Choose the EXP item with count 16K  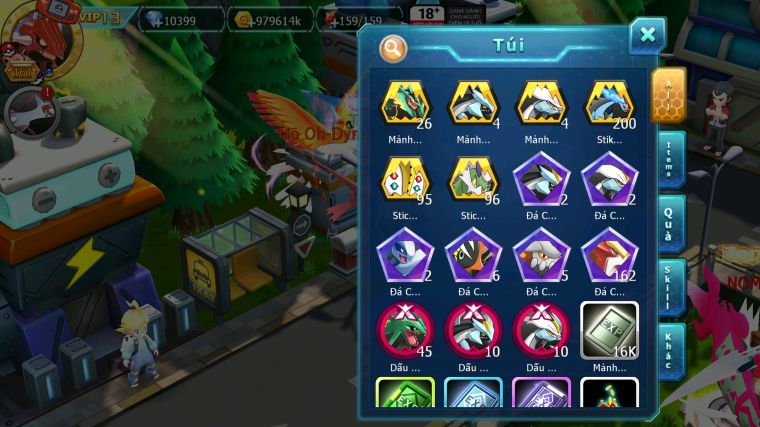tap(609, 330)
